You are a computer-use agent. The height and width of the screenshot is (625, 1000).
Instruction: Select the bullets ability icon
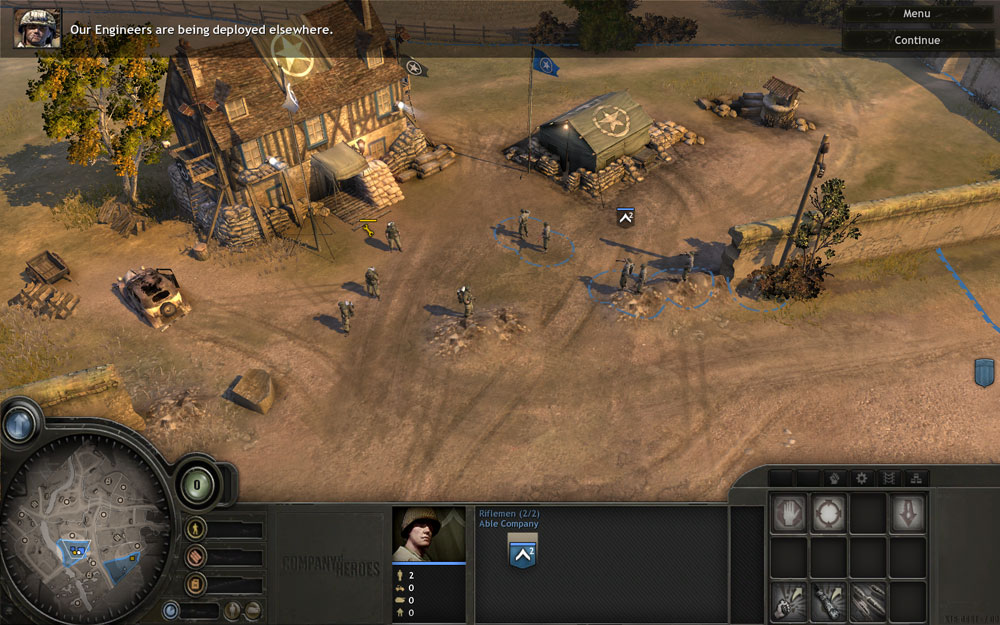tap(868, 600)
